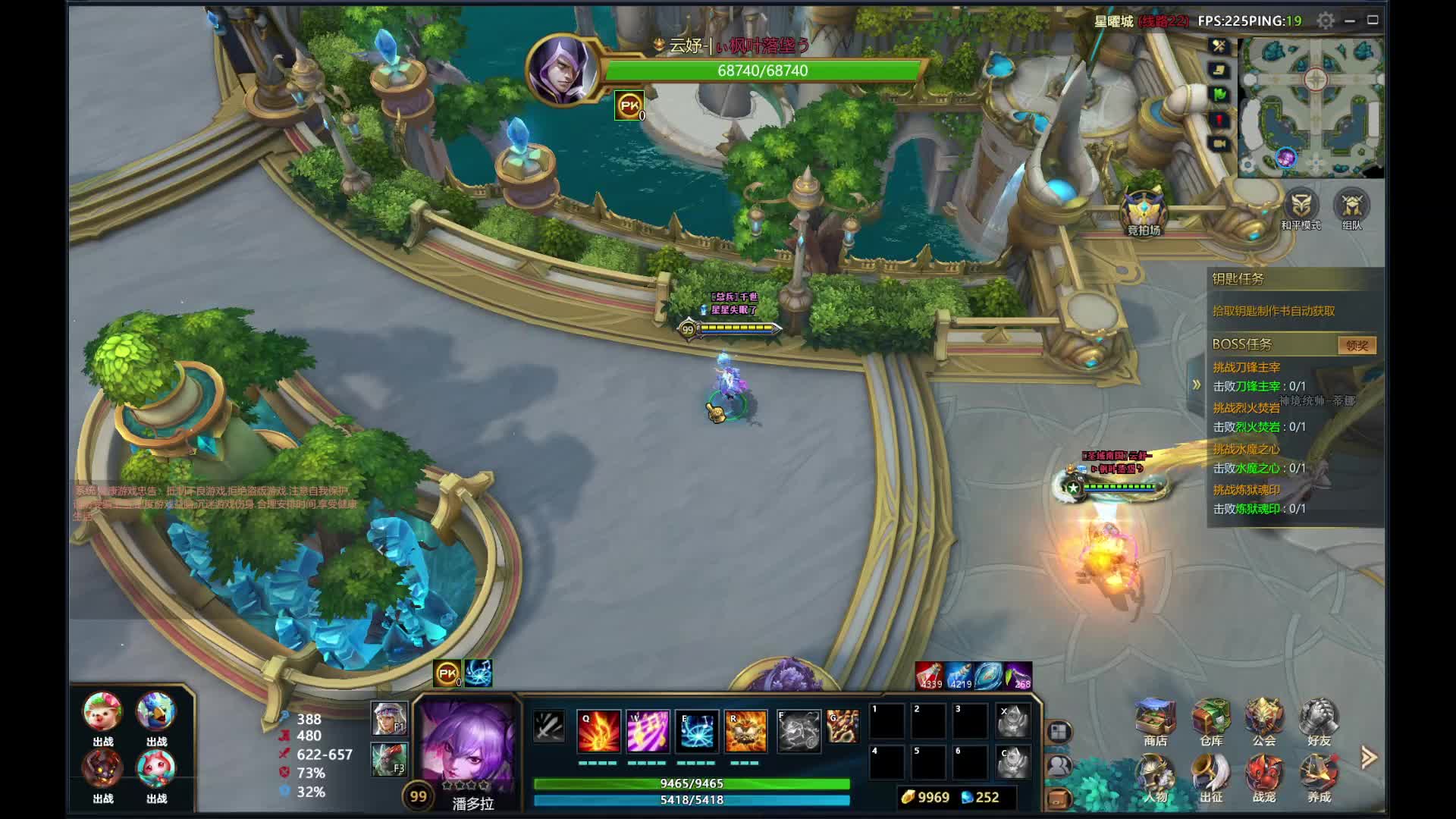Click the city minimap
This screenshot has width=1456, height=819.
tap(1311, 106)
